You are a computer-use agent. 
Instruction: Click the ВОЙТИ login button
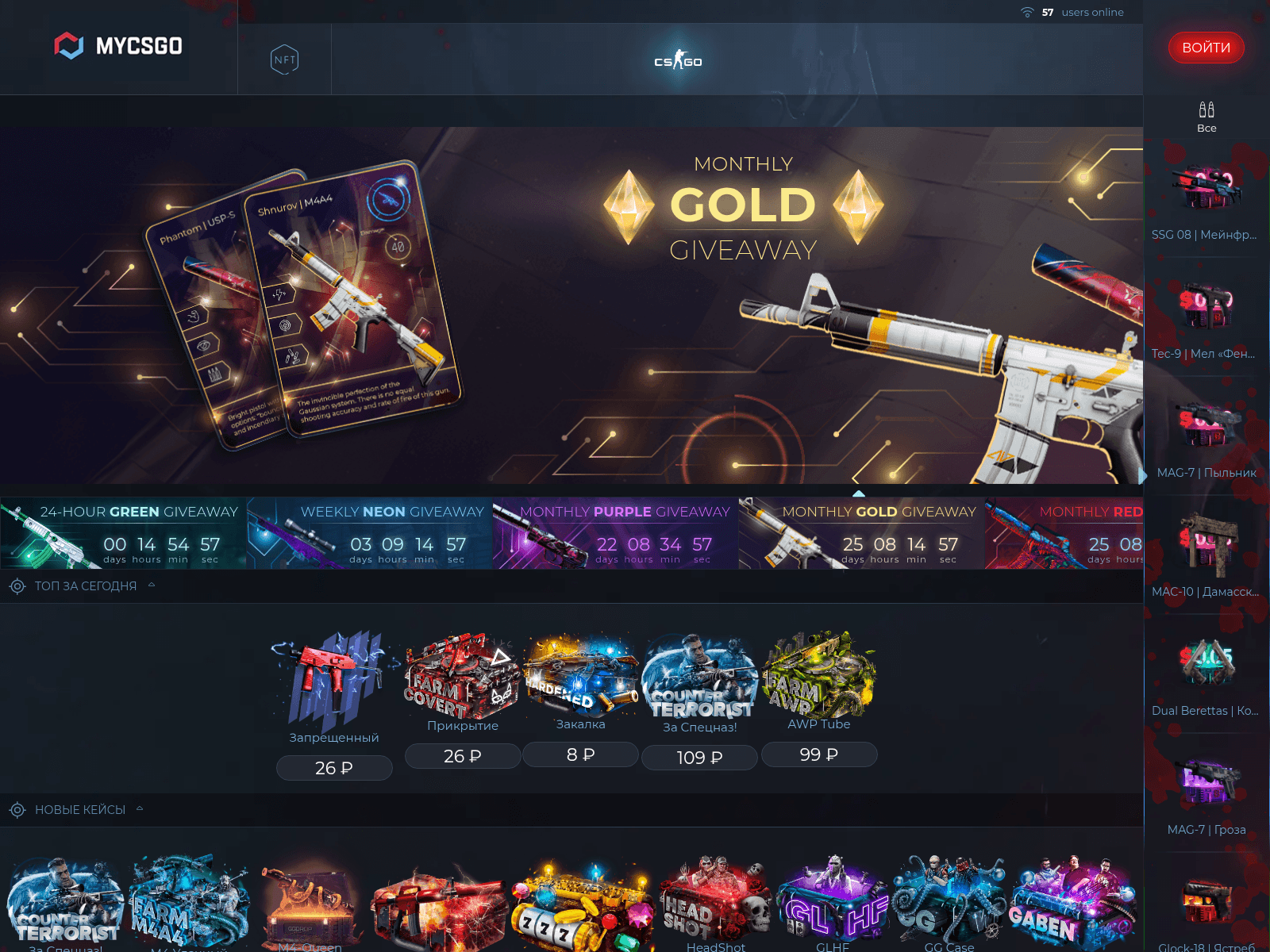click(1206, 48)
